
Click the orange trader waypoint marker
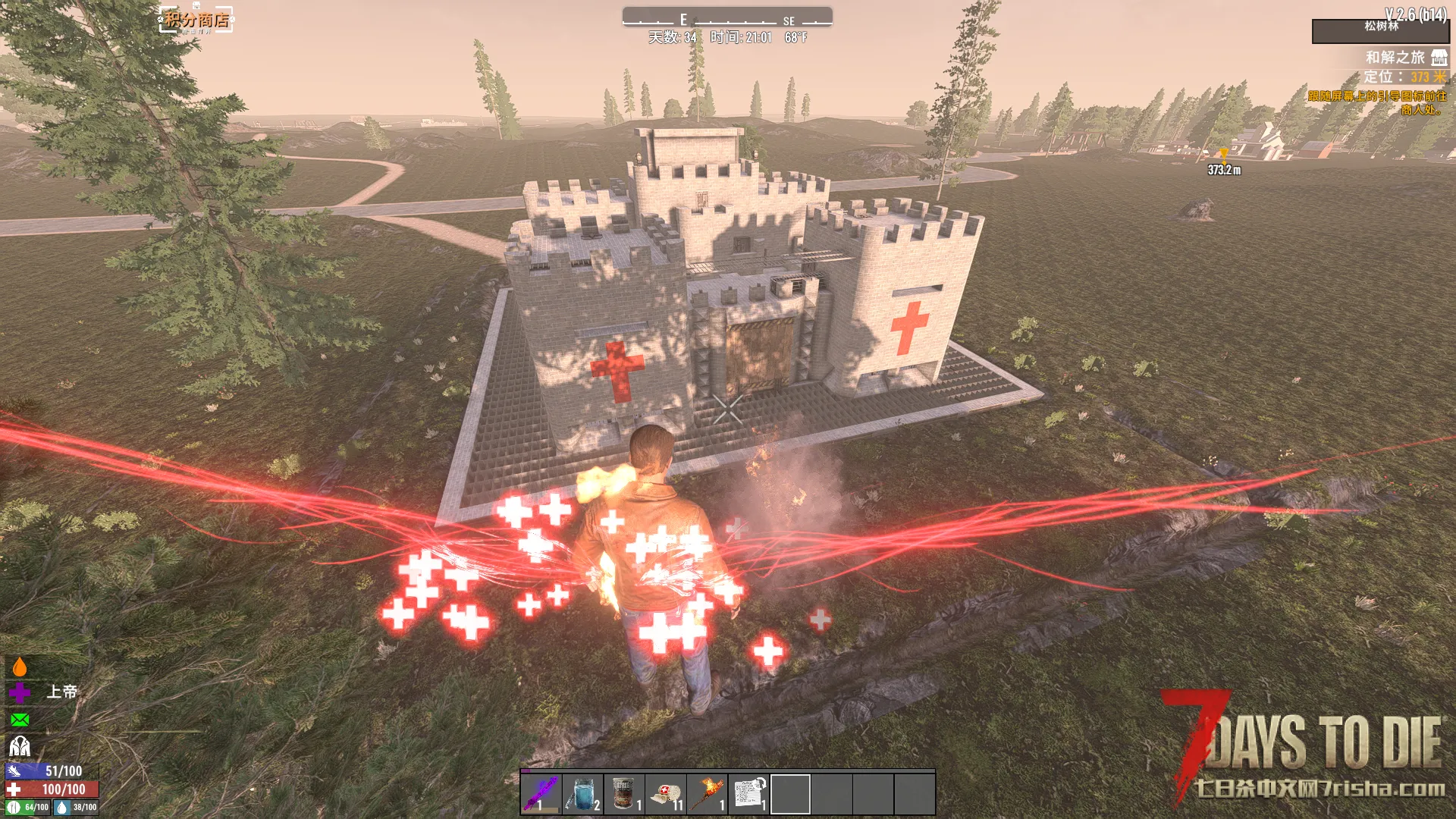[1223, 154]
